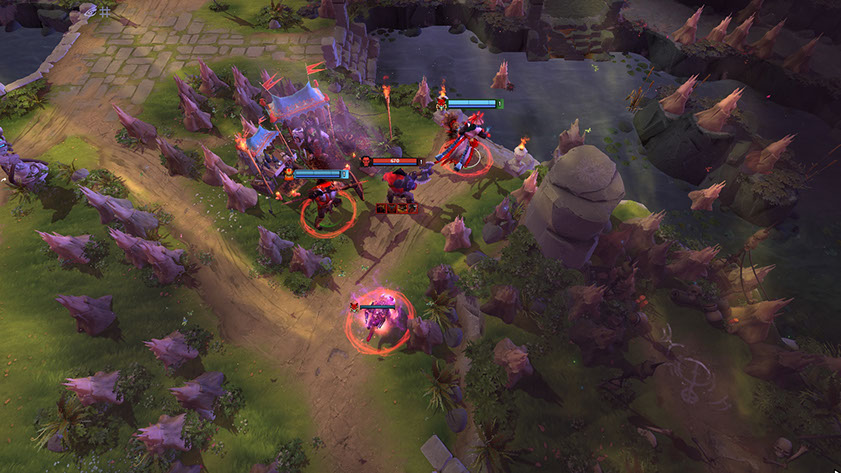Click the hash symbol icon
Viewport: 841px width, 473px height.
click(105, 11)
